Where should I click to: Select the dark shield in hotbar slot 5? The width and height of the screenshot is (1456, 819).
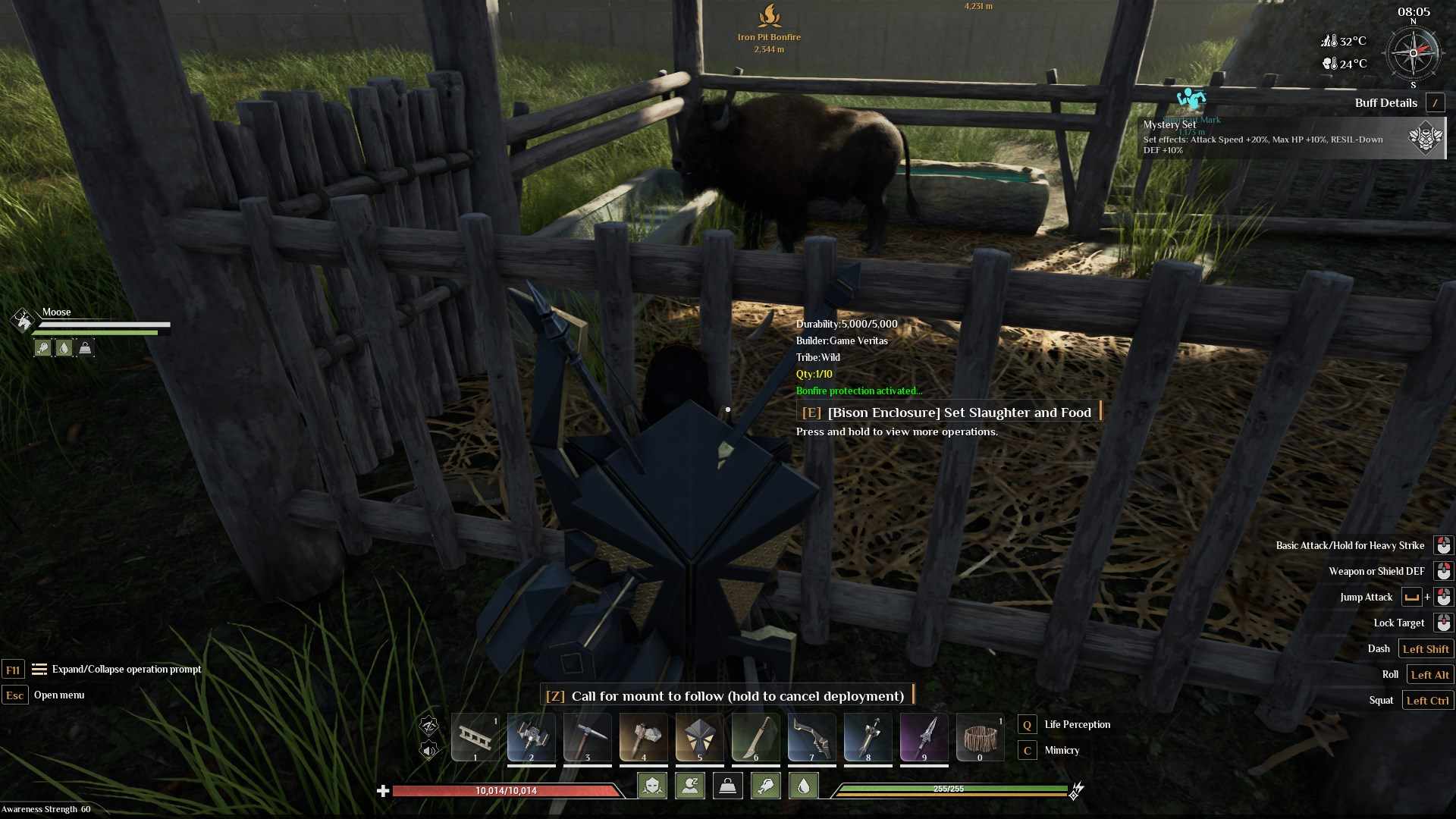pos(700,737)
